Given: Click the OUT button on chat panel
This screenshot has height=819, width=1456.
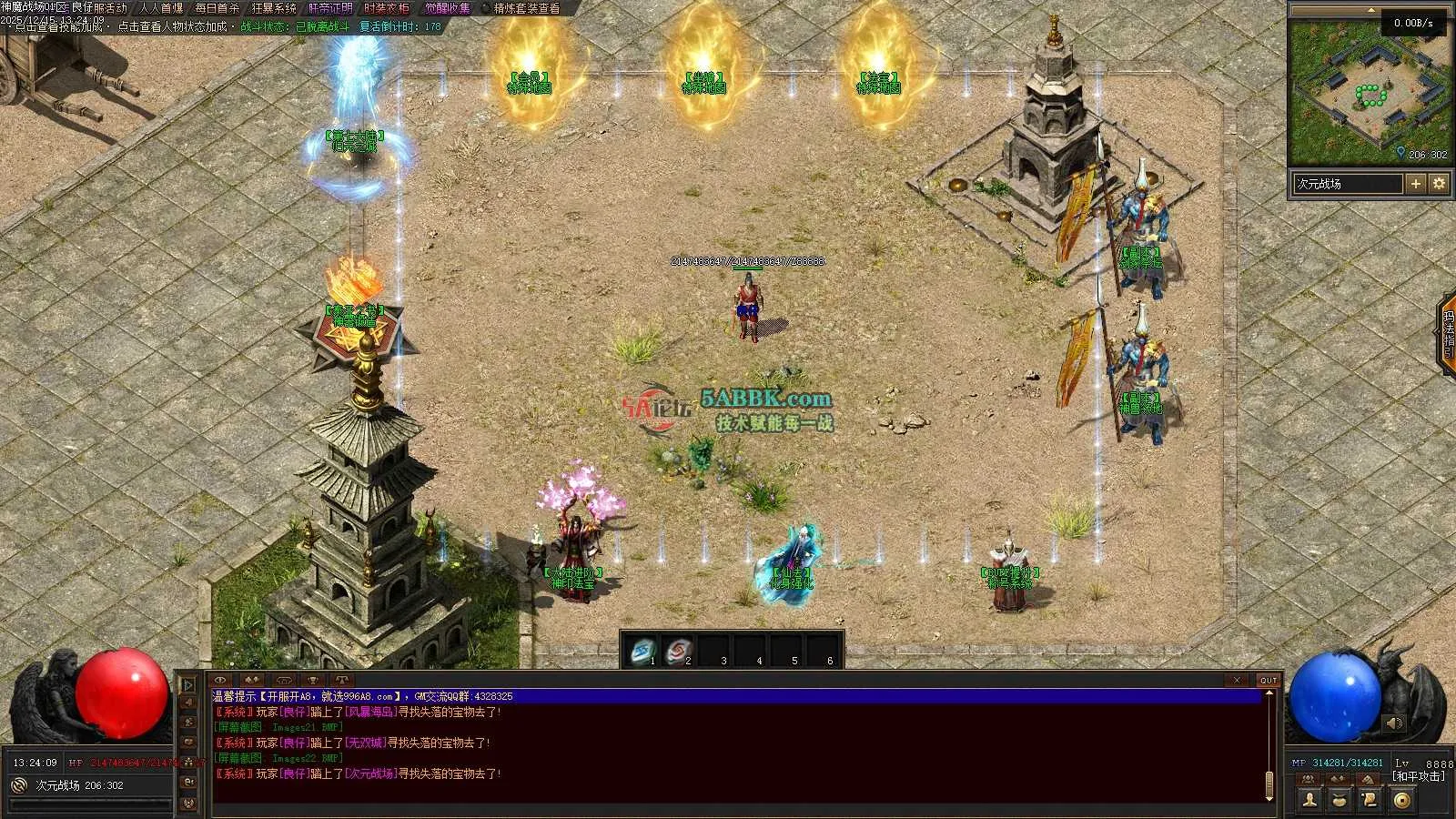Looking at the screenshot, I should pyautogui.click(x=1269, y=680).
